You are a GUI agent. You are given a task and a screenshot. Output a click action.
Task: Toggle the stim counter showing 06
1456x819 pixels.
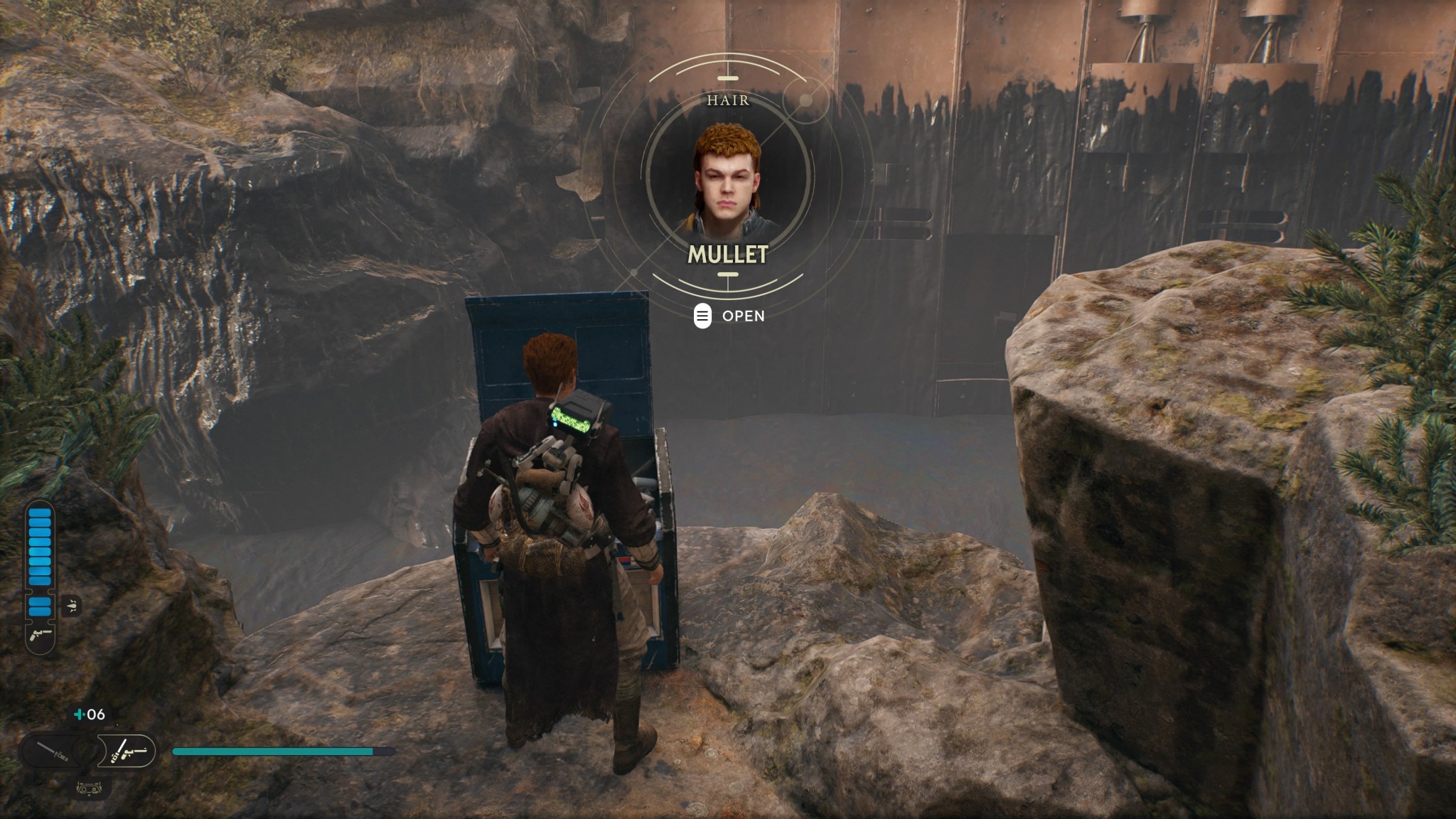89,713
